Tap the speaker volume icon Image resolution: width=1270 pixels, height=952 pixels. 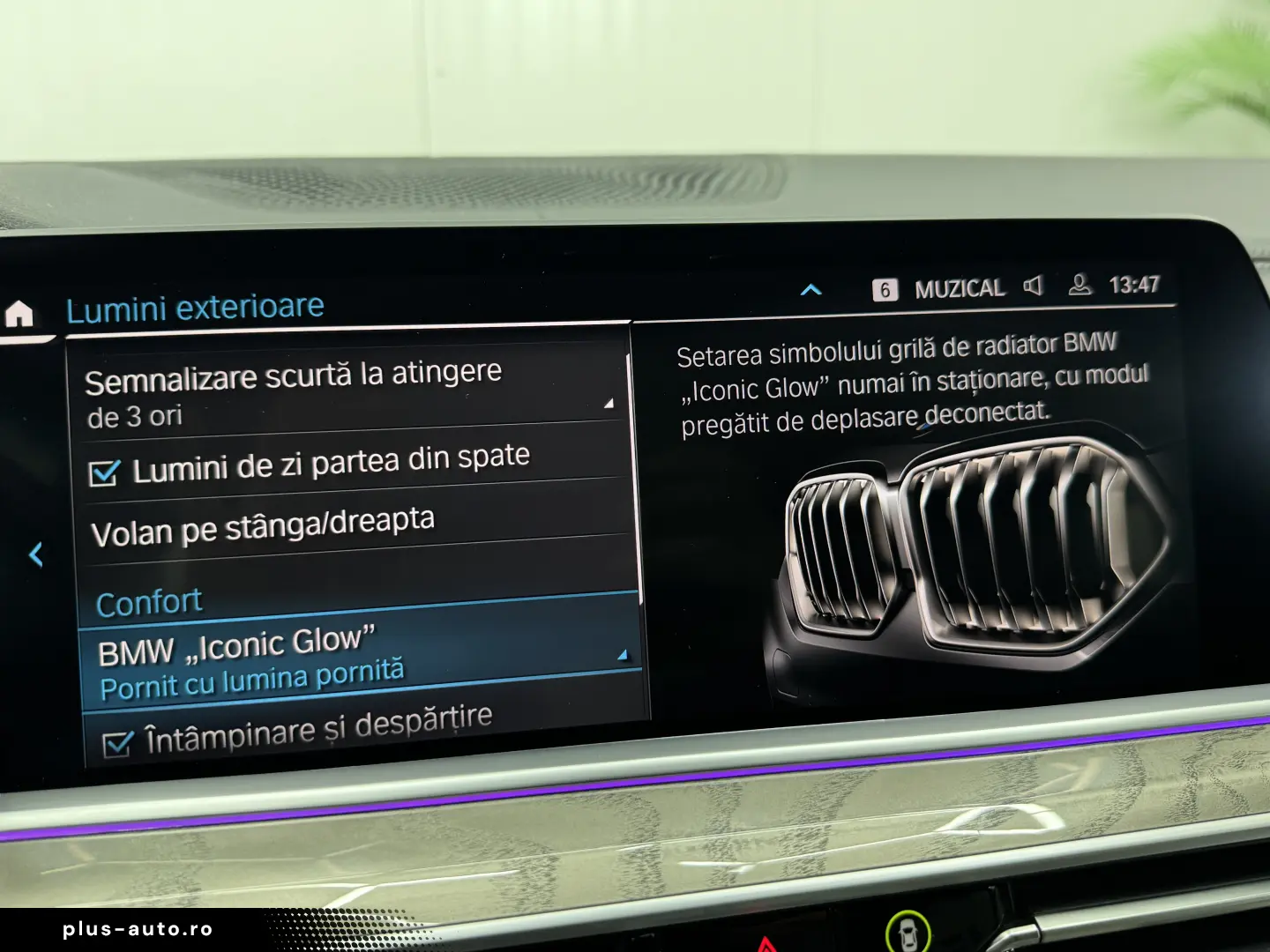pos(1032,287)
